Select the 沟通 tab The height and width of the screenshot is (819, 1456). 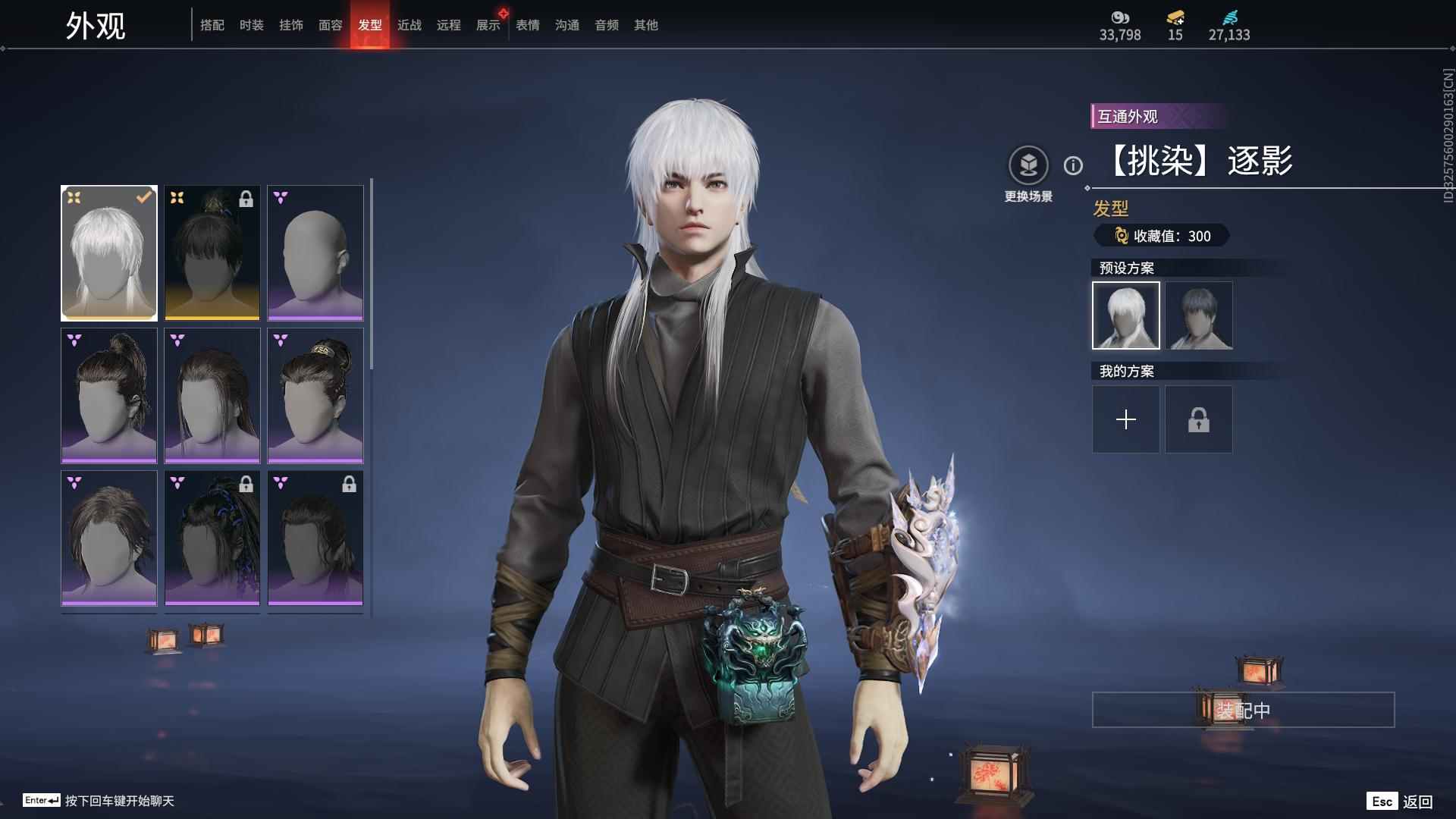click(566, 25)
